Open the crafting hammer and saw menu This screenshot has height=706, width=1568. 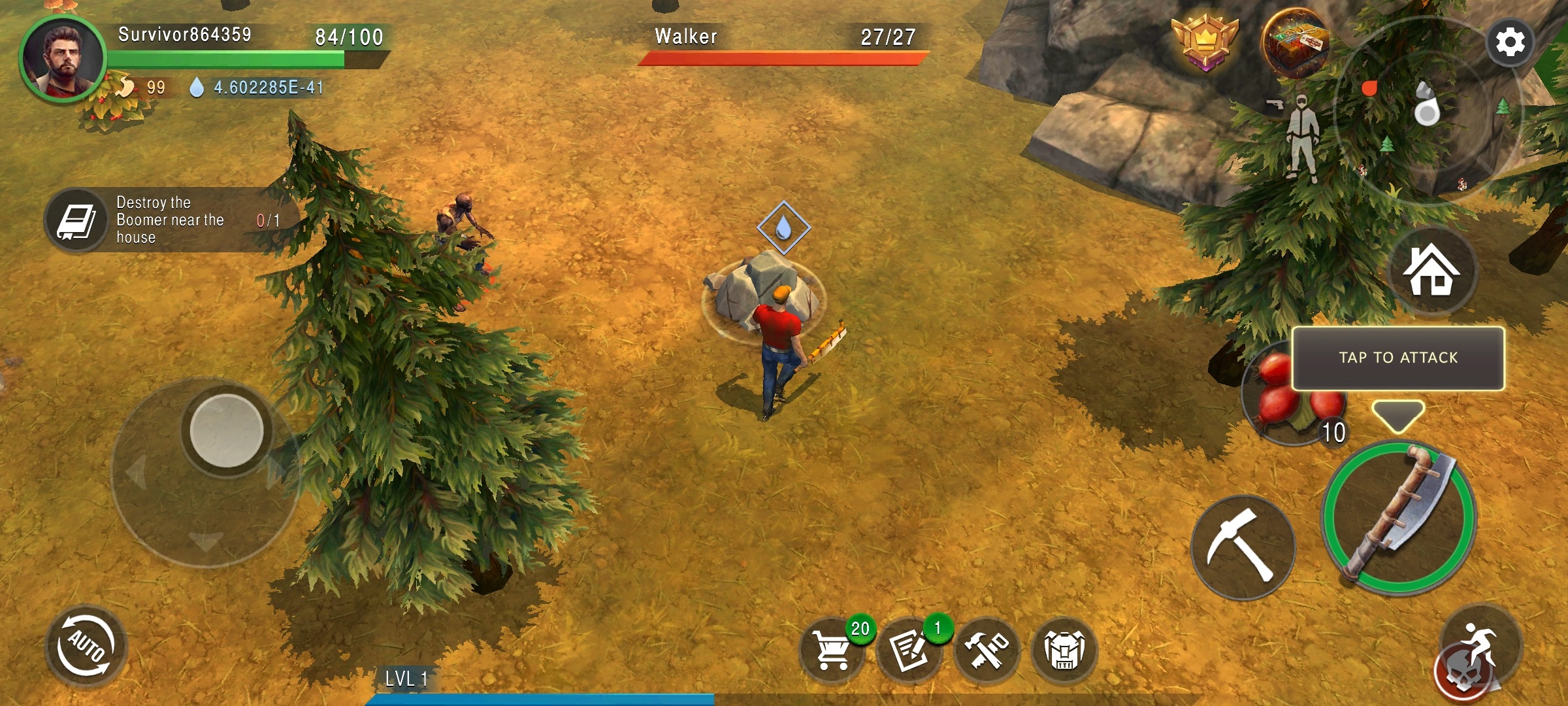tap(987, 650)
